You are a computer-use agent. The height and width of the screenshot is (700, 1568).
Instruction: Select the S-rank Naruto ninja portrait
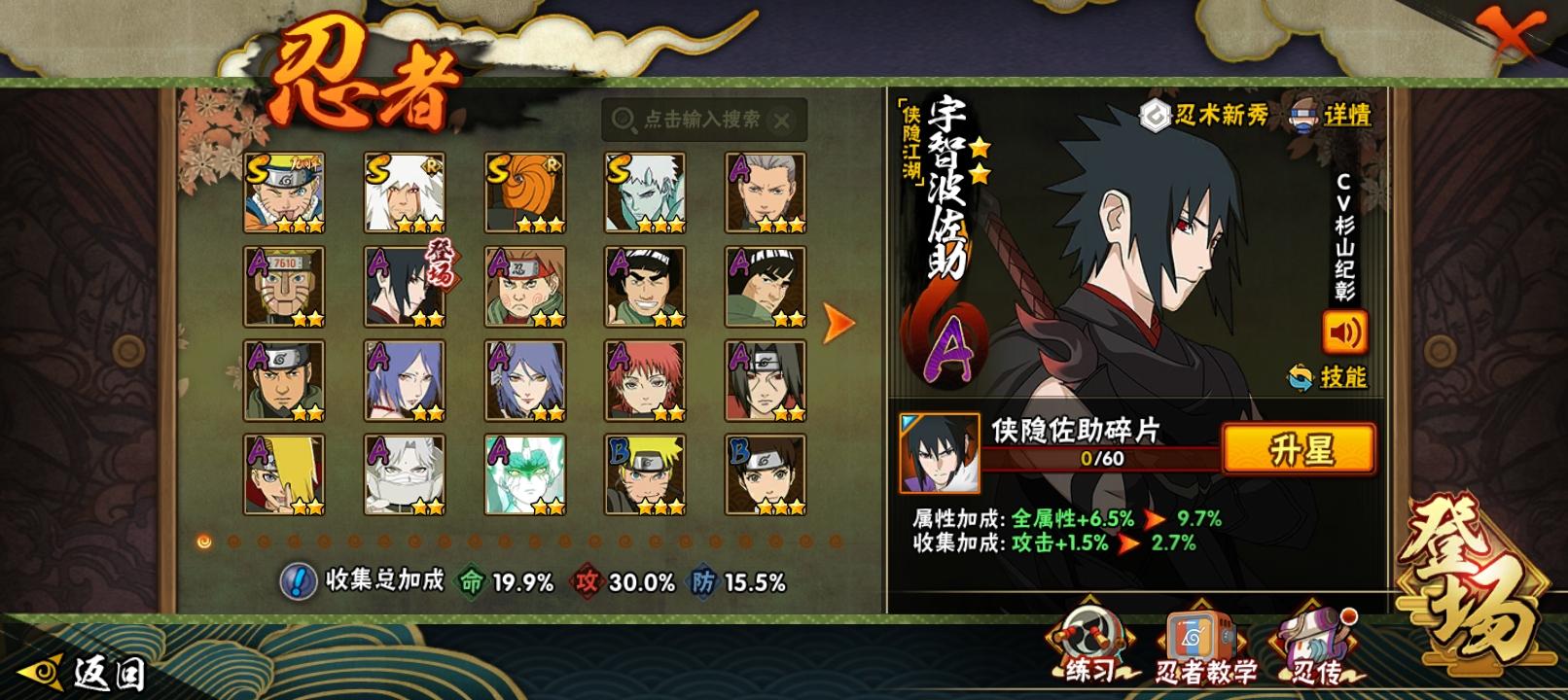coord(284,192)
